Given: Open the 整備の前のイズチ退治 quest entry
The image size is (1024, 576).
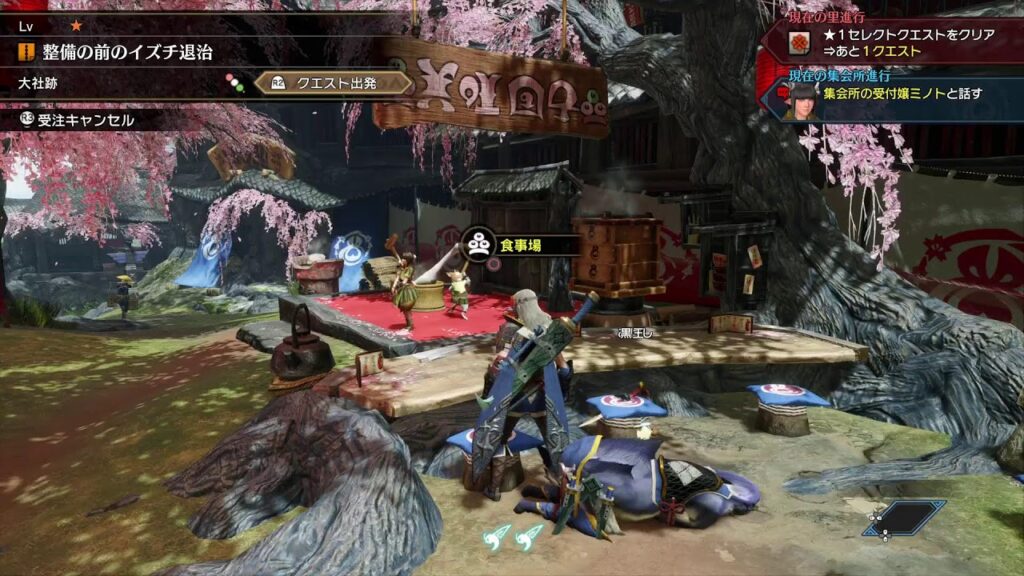Looking at the screenshot, I should pos(127,51).
